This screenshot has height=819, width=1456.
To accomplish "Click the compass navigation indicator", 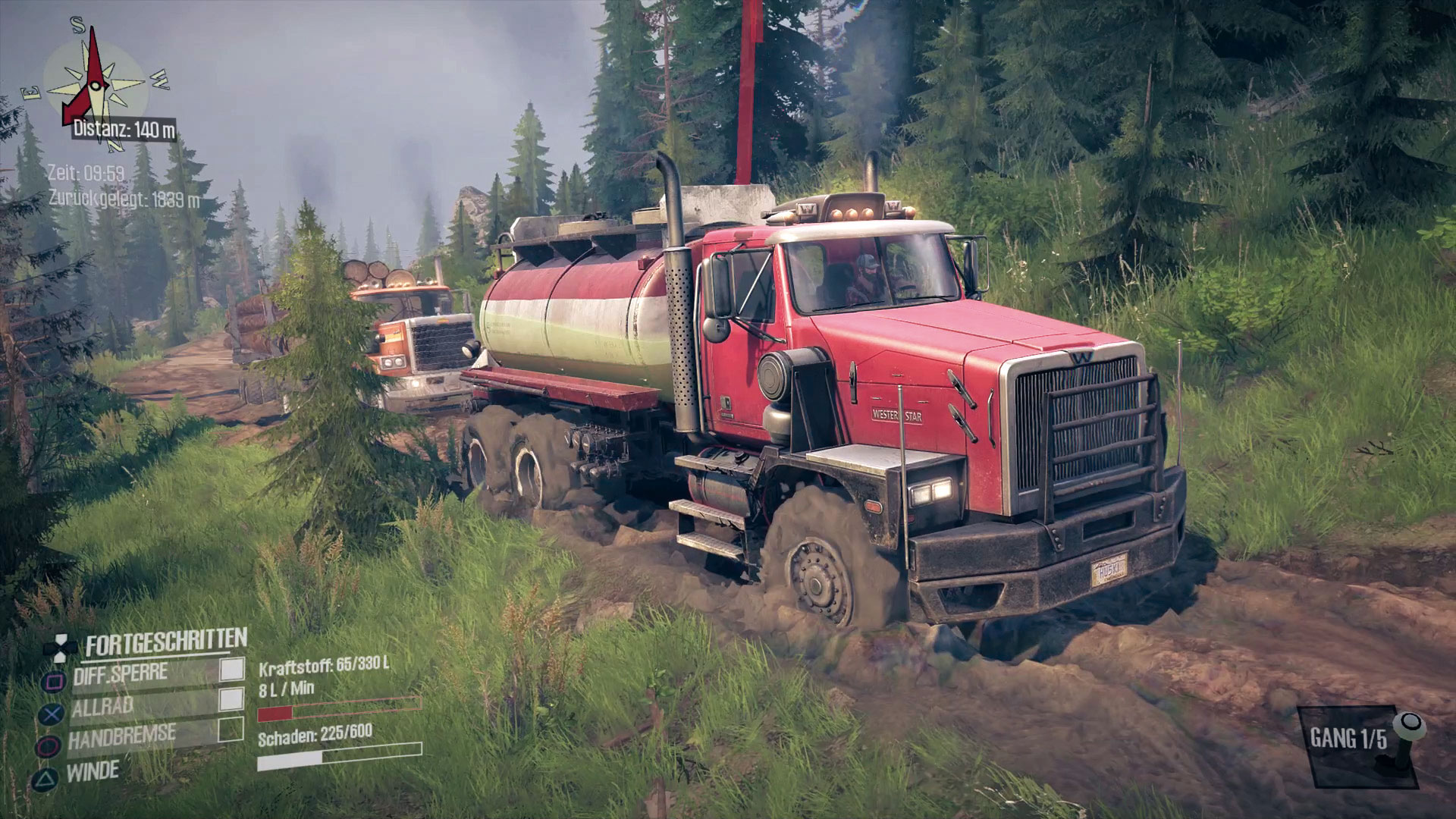I will coord(94,80).
